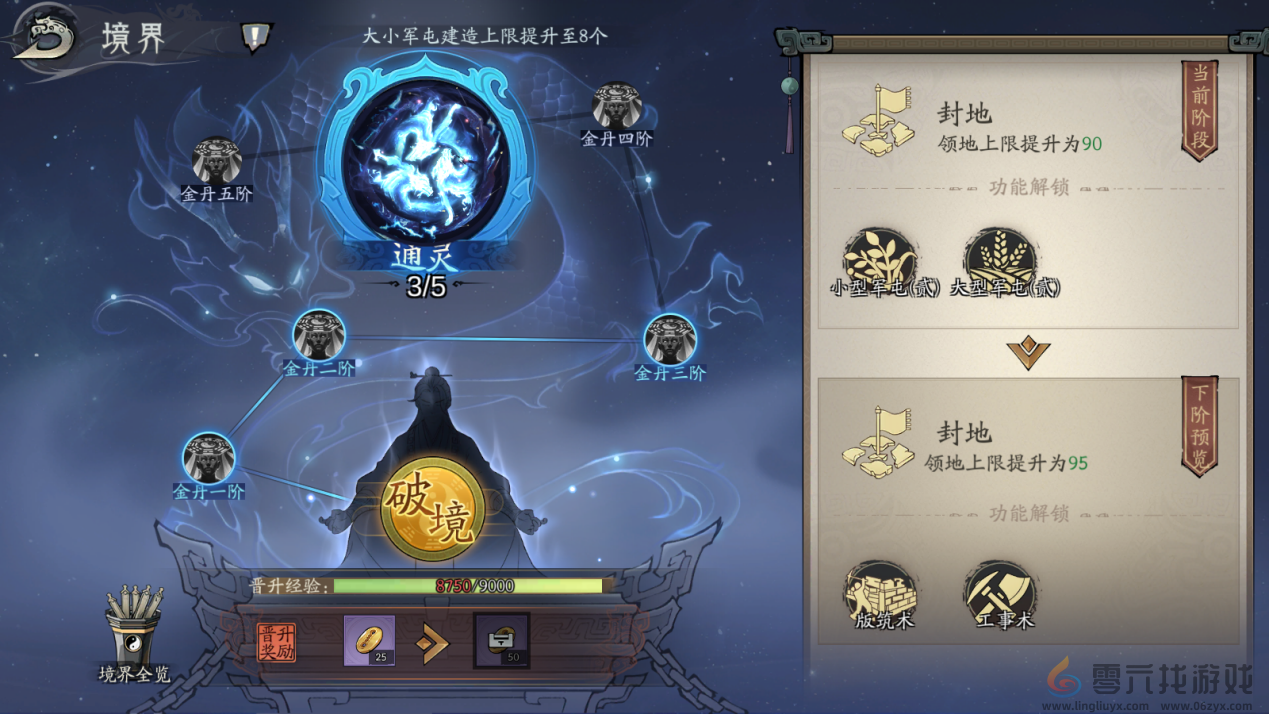View the 工事术 unlock icon

click(x=1000, y=592)
